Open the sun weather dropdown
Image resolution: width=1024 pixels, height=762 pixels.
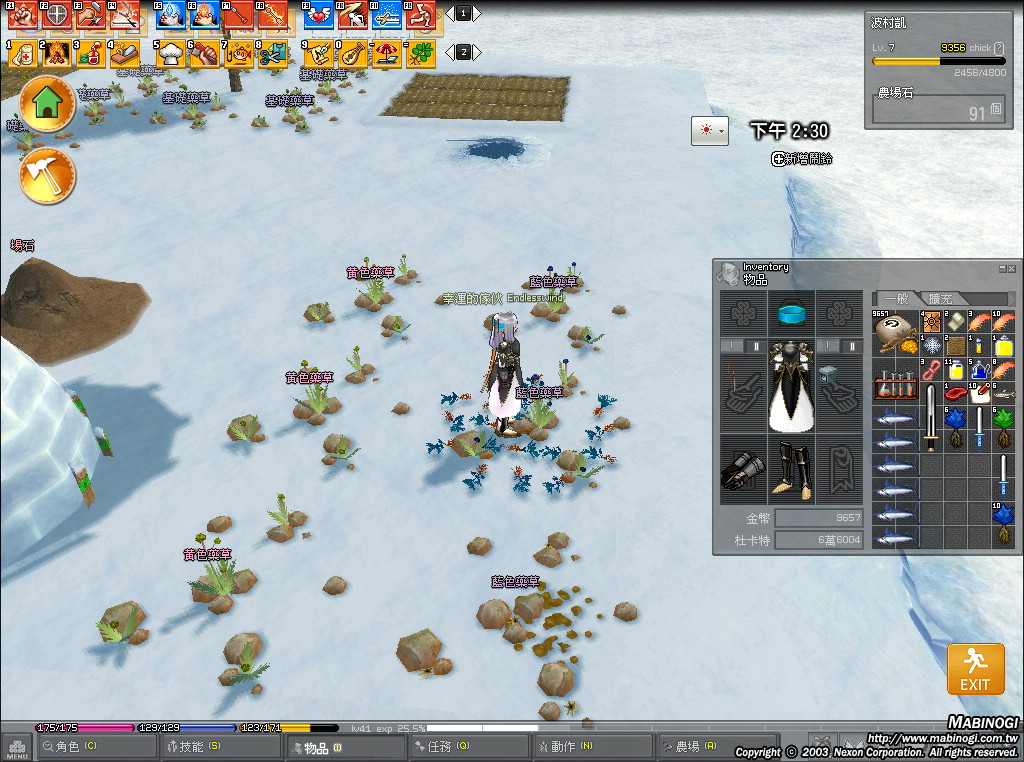710,131
